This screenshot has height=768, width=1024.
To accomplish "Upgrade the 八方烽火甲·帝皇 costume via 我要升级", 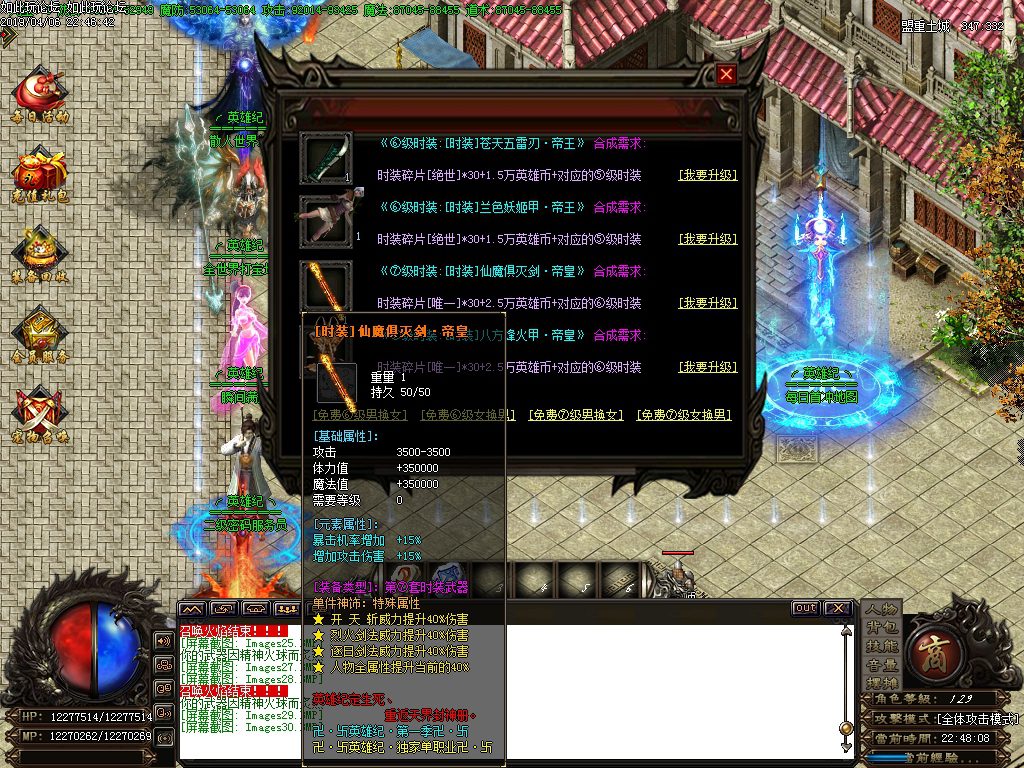I will [707, 367].
